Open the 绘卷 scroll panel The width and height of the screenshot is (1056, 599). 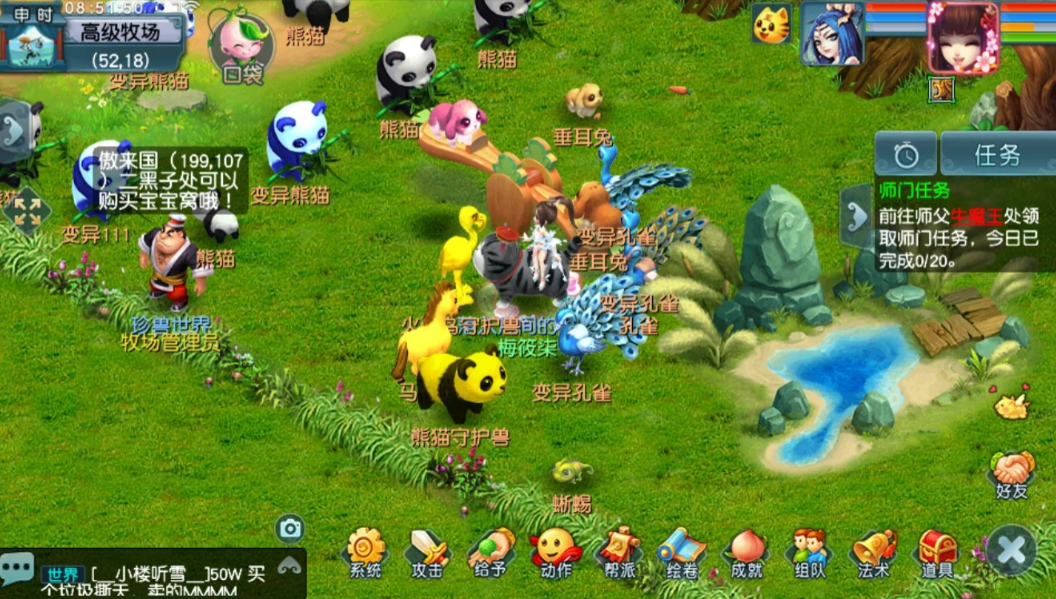(681, 549)
